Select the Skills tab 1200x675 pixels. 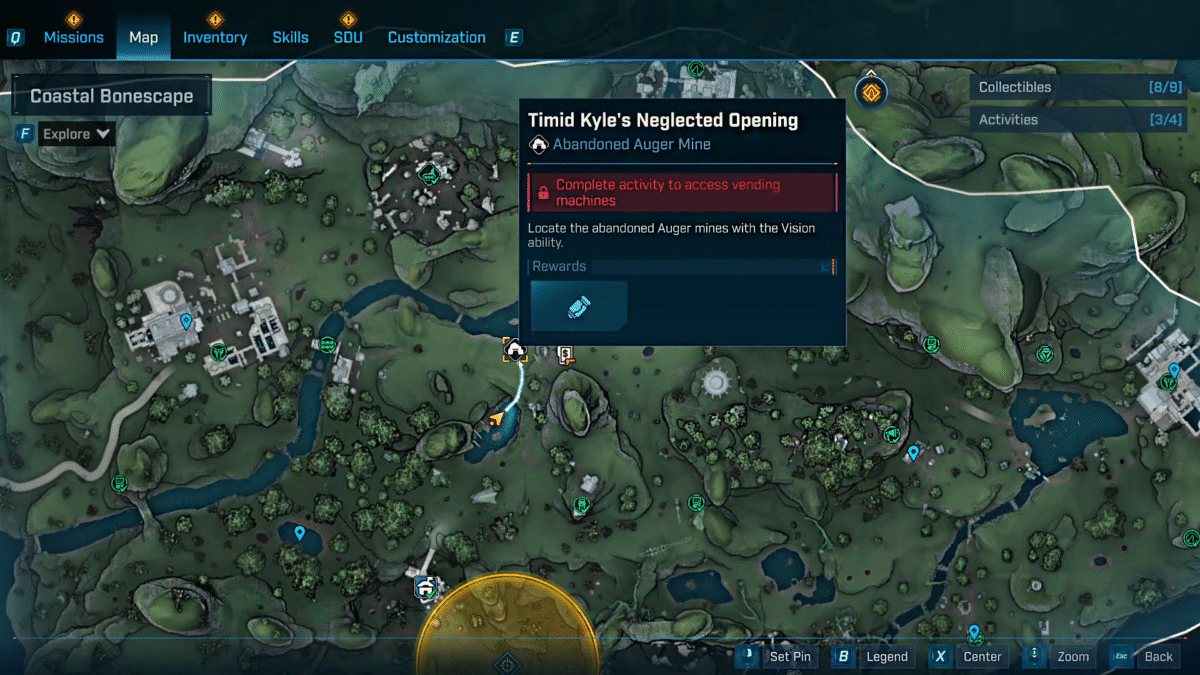pyautogui.click(x=290, y=37)
